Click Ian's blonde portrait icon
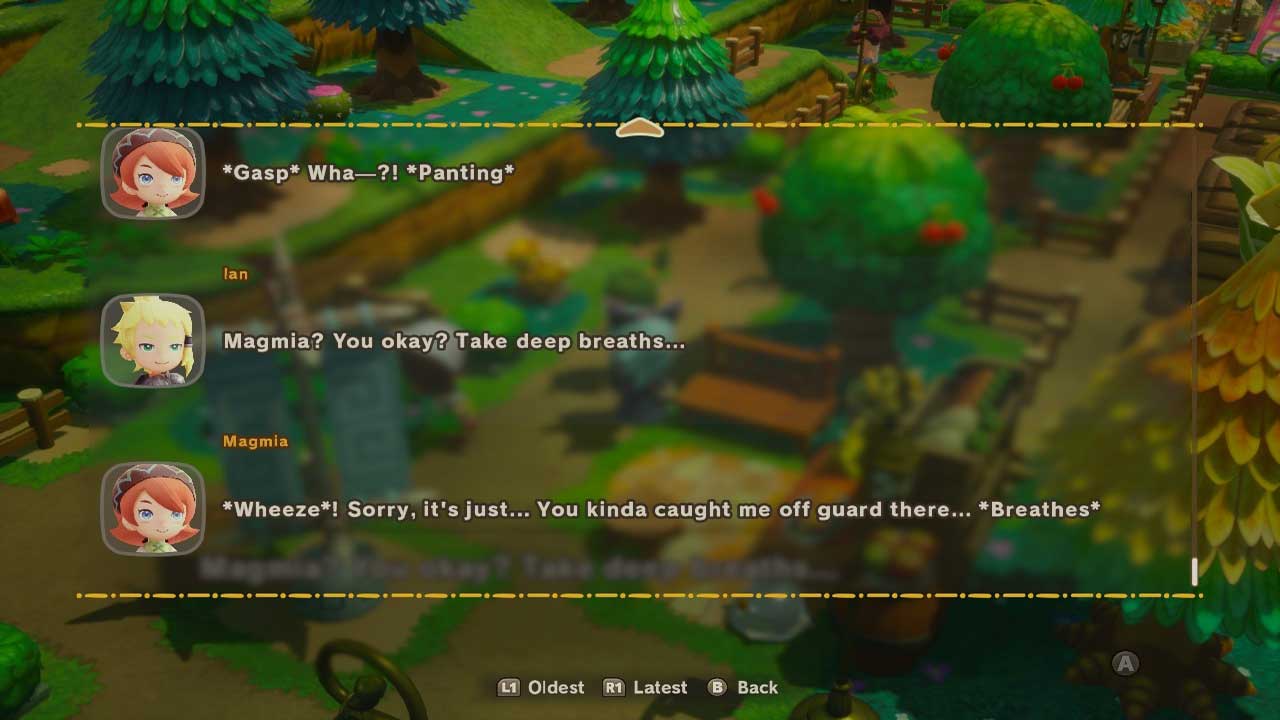 [x=153, y=341]
